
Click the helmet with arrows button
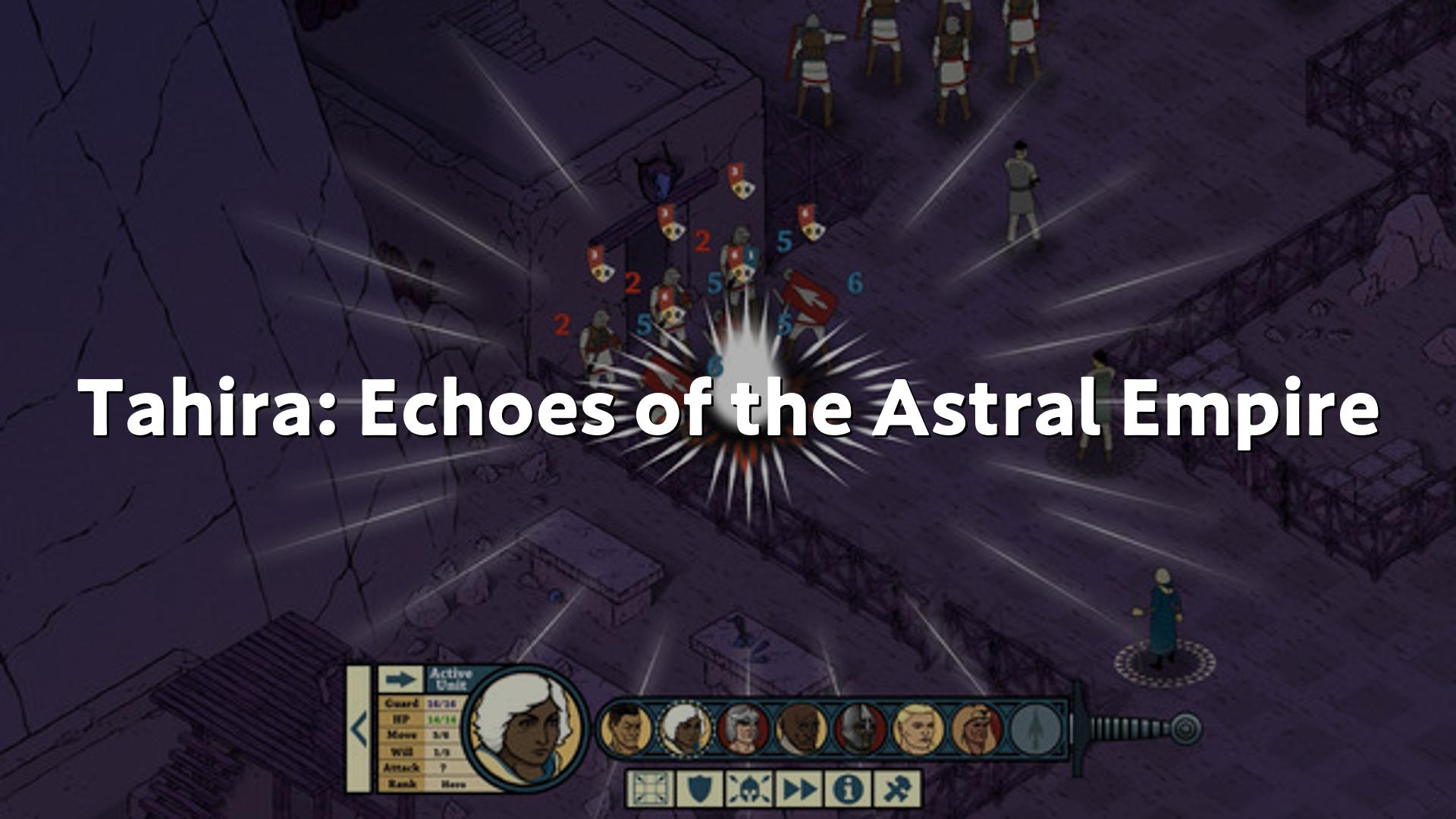click(x=748, y=789)
